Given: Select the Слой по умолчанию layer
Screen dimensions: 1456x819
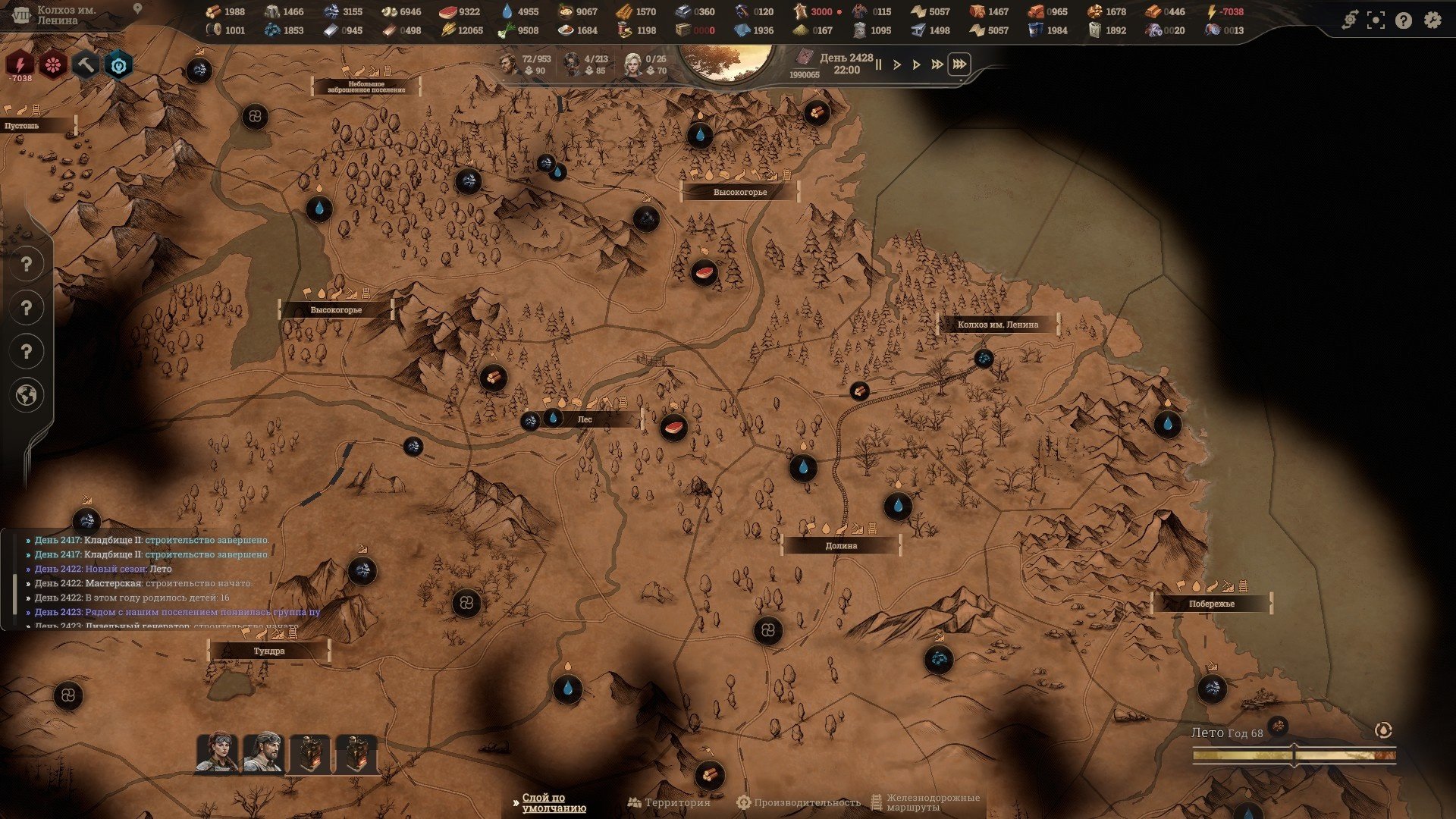Looking at the screenshot, I should click(546, 802).
